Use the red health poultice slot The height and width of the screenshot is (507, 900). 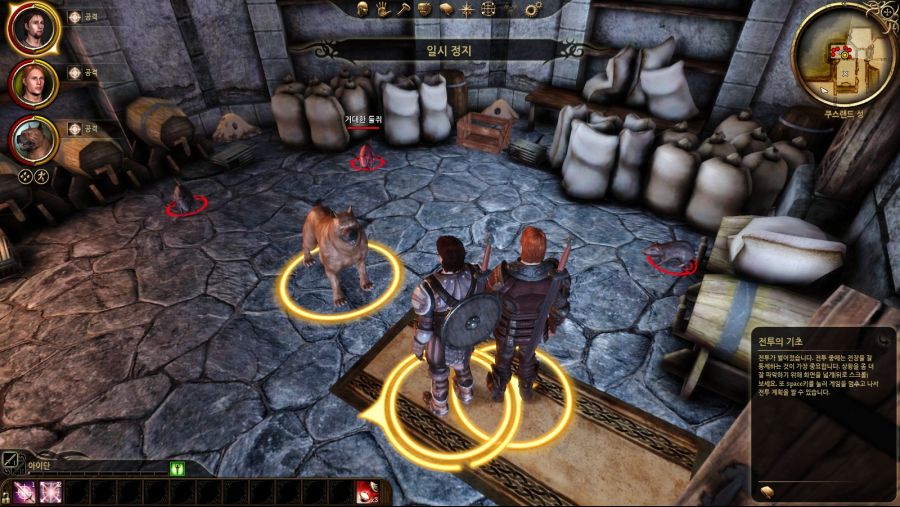[370, 491]
